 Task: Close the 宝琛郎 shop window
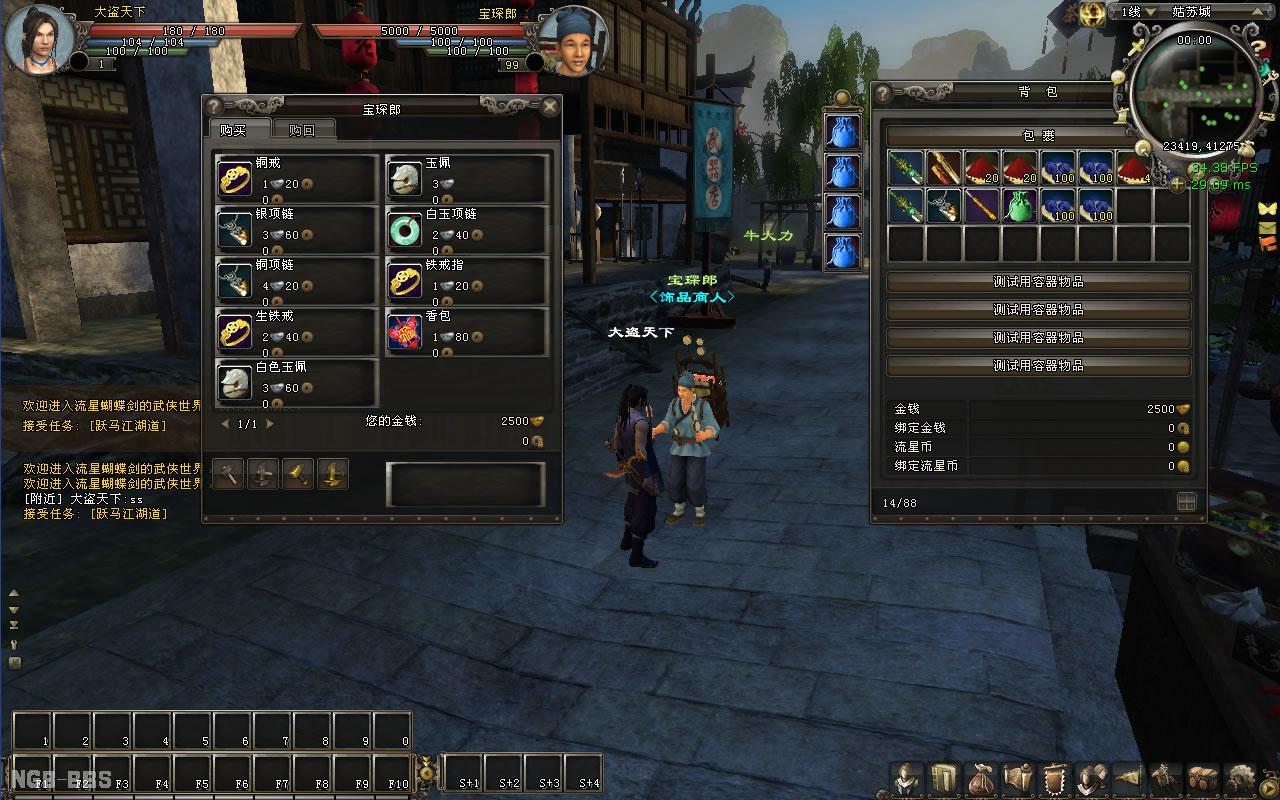(549, 107)
